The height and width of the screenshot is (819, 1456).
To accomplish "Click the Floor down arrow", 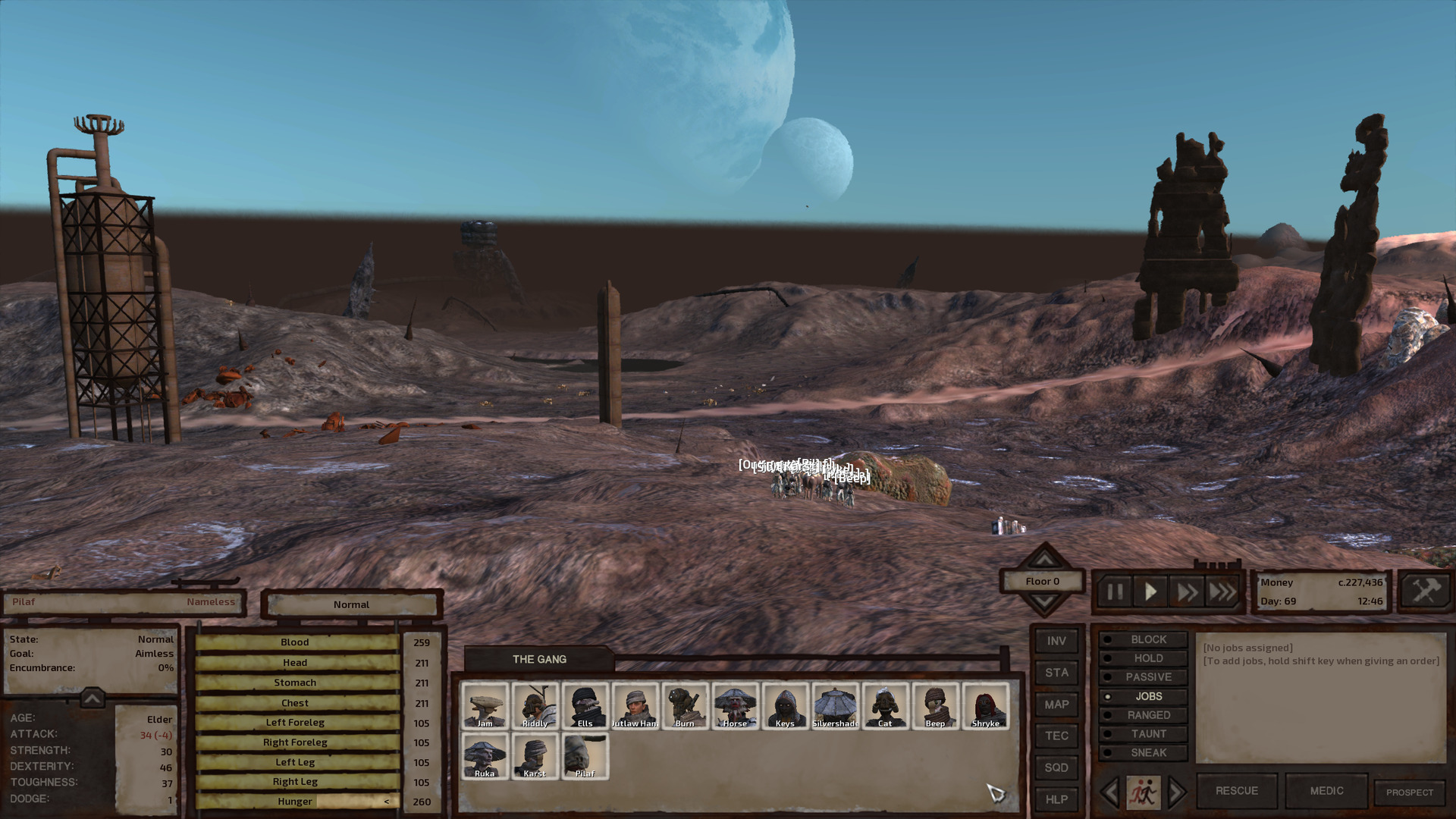I will coord(1044,601).
